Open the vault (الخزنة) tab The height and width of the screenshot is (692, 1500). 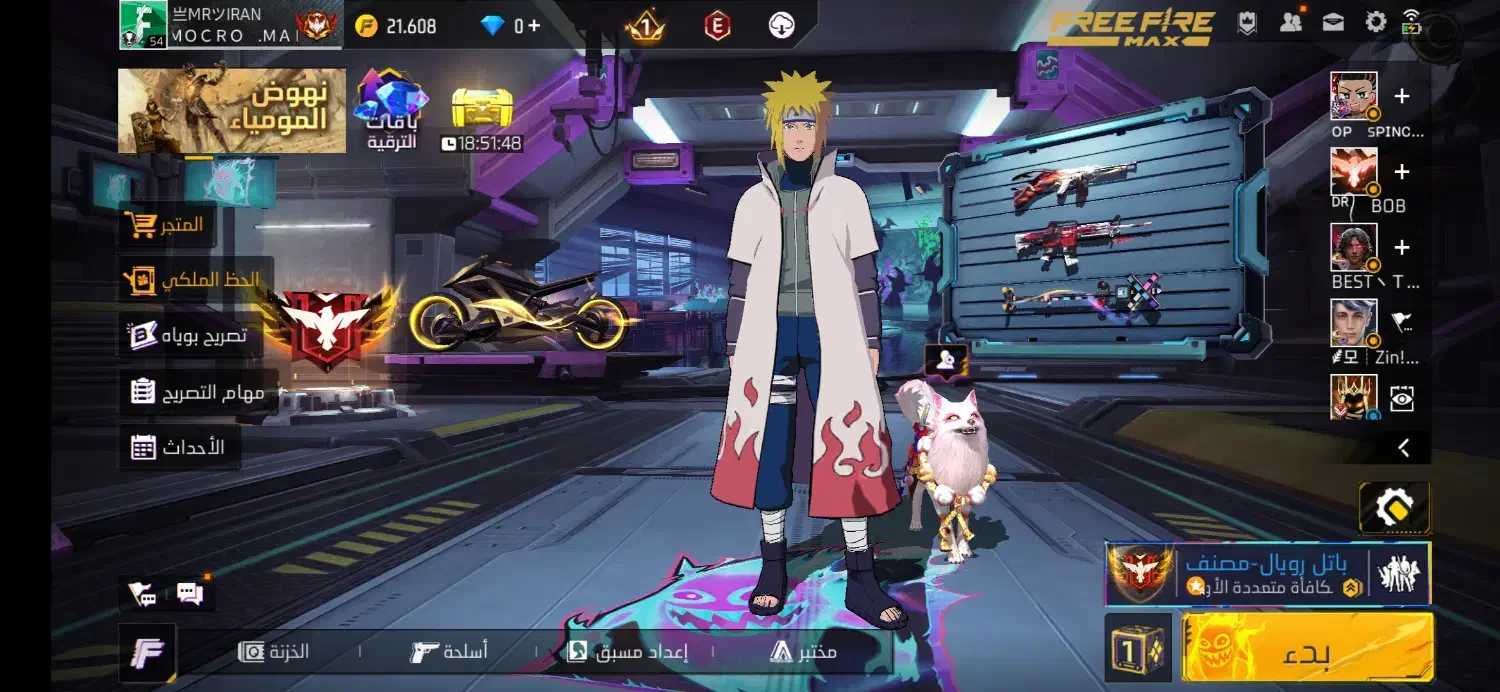[274, 652]
